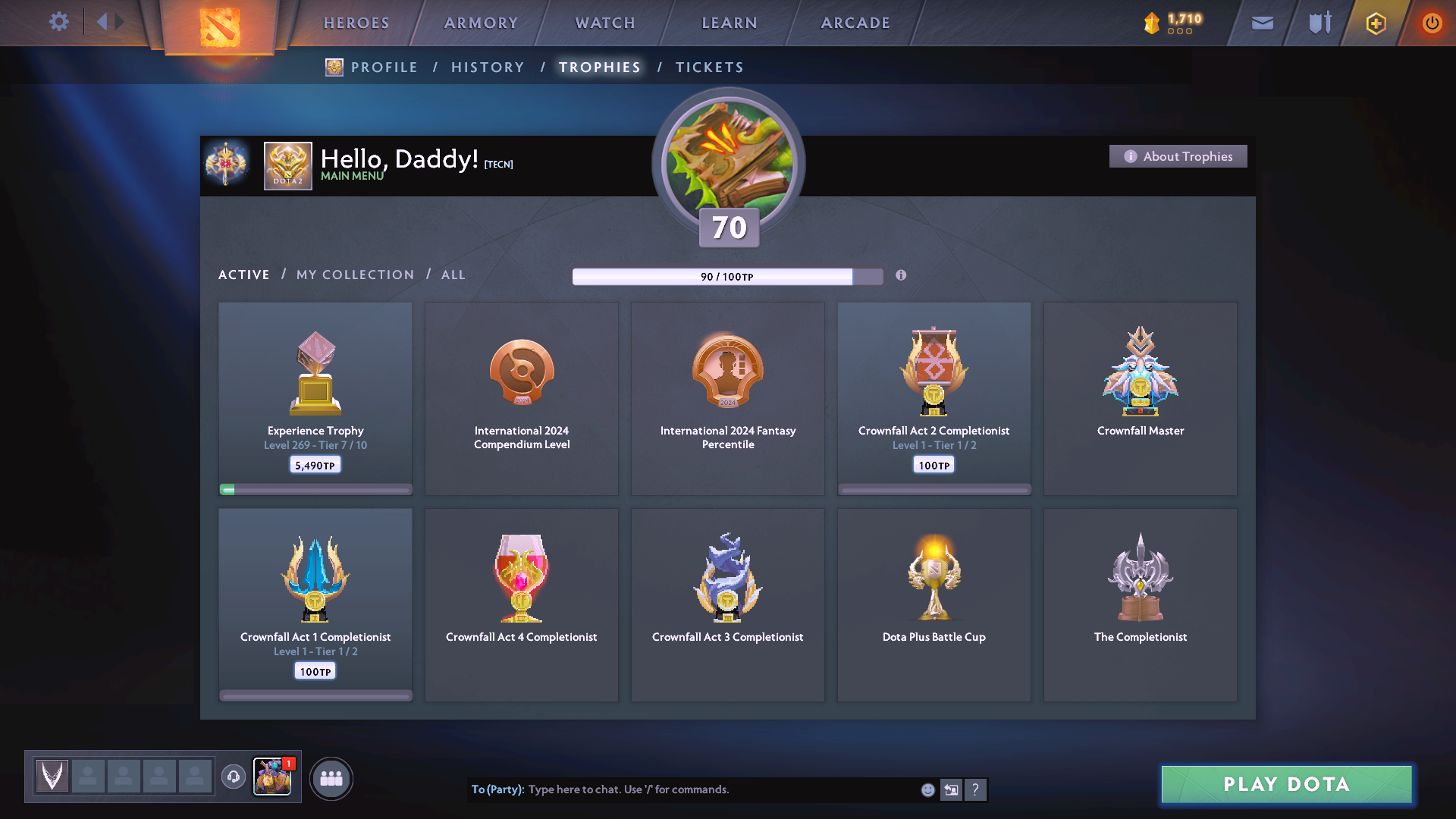
Task: Open settings with the gear icon
Action: click(x=59, y=22)
